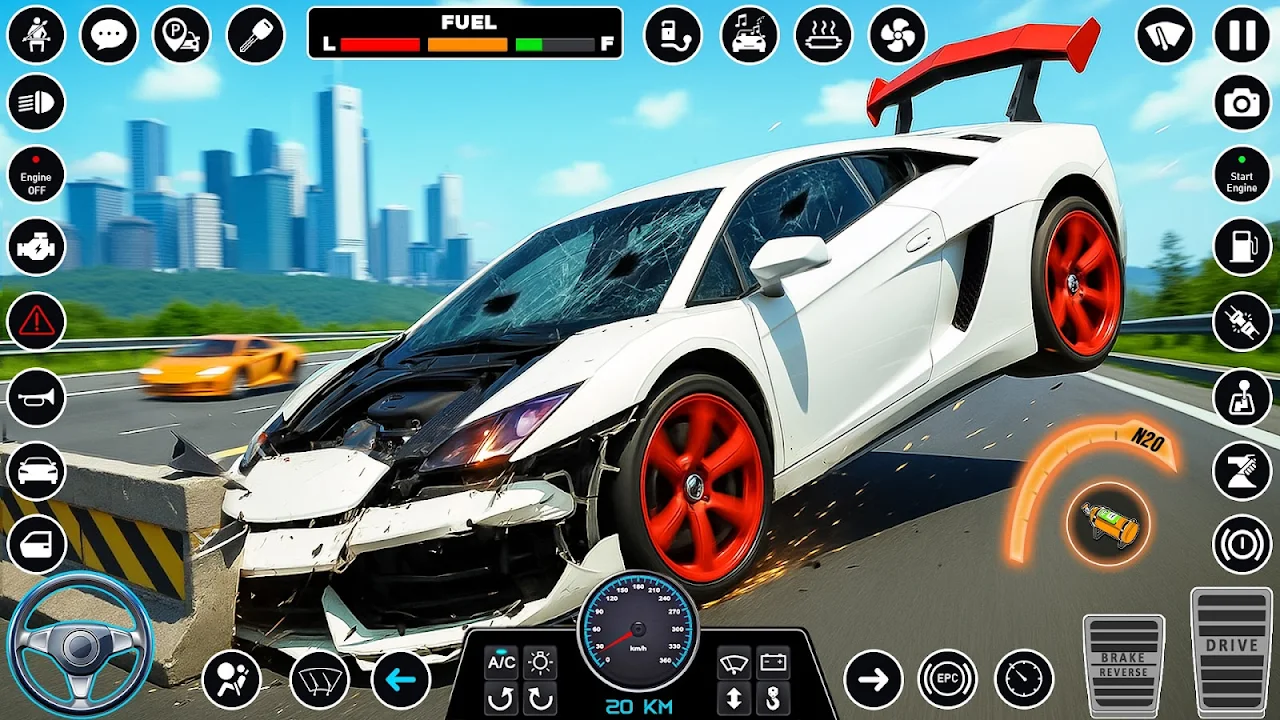
Task: Switch on the cooling fan icon
Action: [897, 35]
